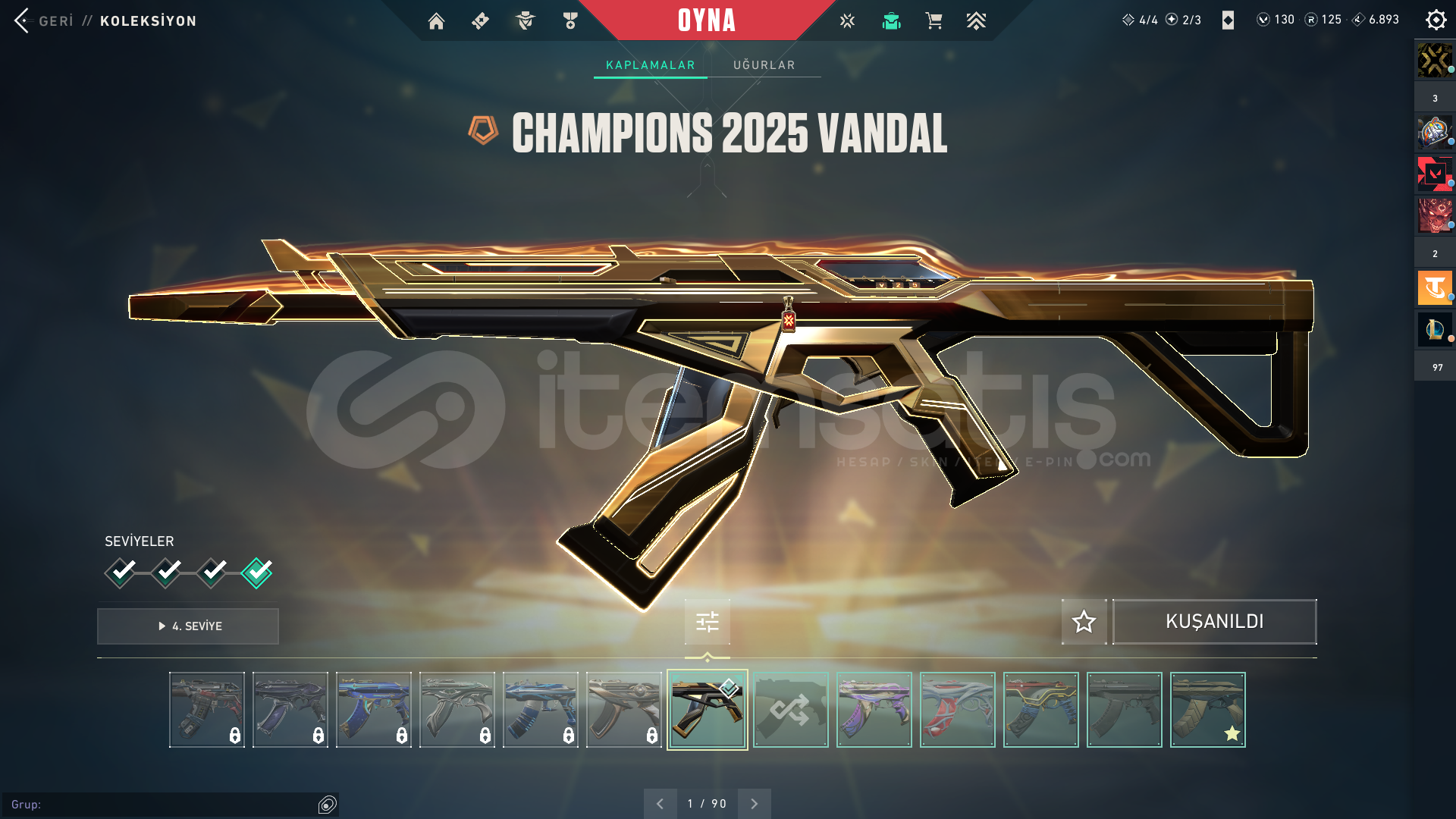This screenshot has height=819, width=1456.
Task: Click the Kuşanıldı equip button
Action: [x=1215, y=622]
